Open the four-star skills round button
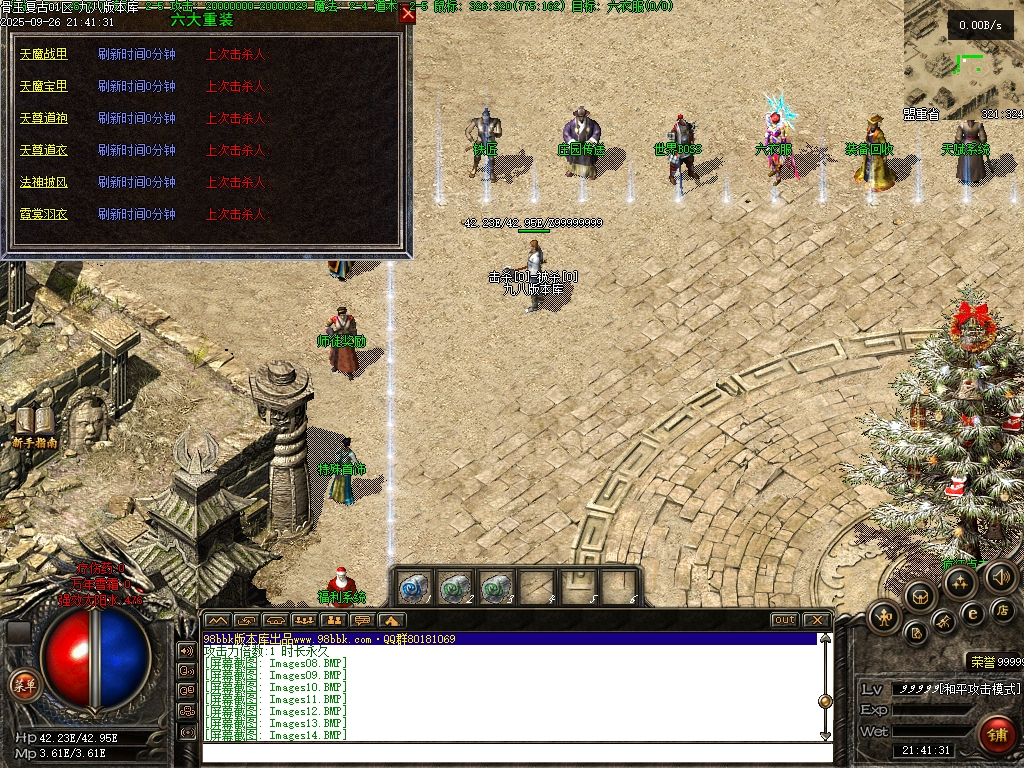The image size is (1024, 768). pyautogui.click(x=961, y=582)
